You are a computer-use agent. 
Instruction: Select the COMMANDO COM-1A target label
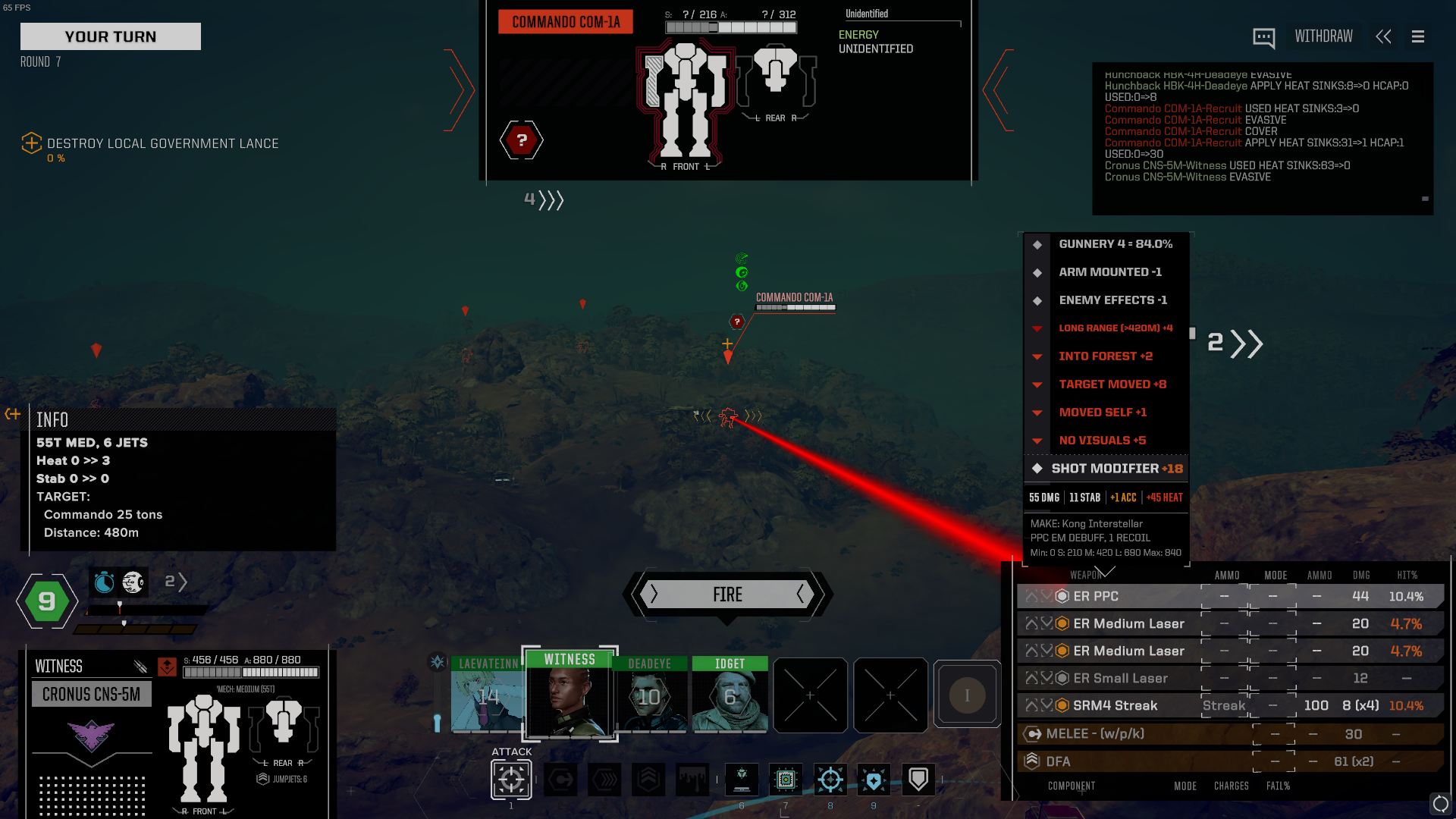click(794, 298)
